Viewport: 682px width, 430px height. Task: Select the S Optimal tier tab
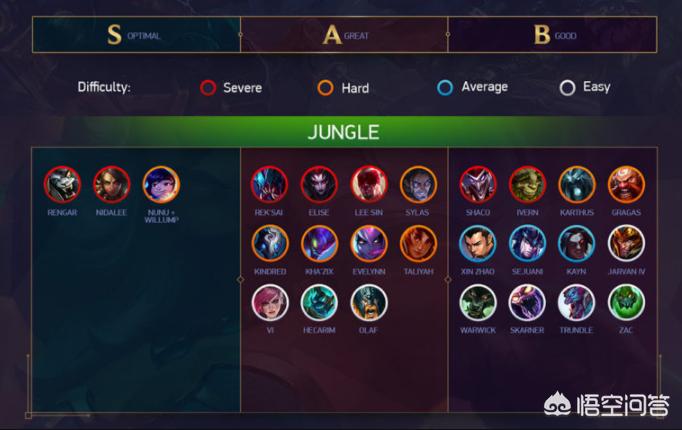click(x=136, y=35)
